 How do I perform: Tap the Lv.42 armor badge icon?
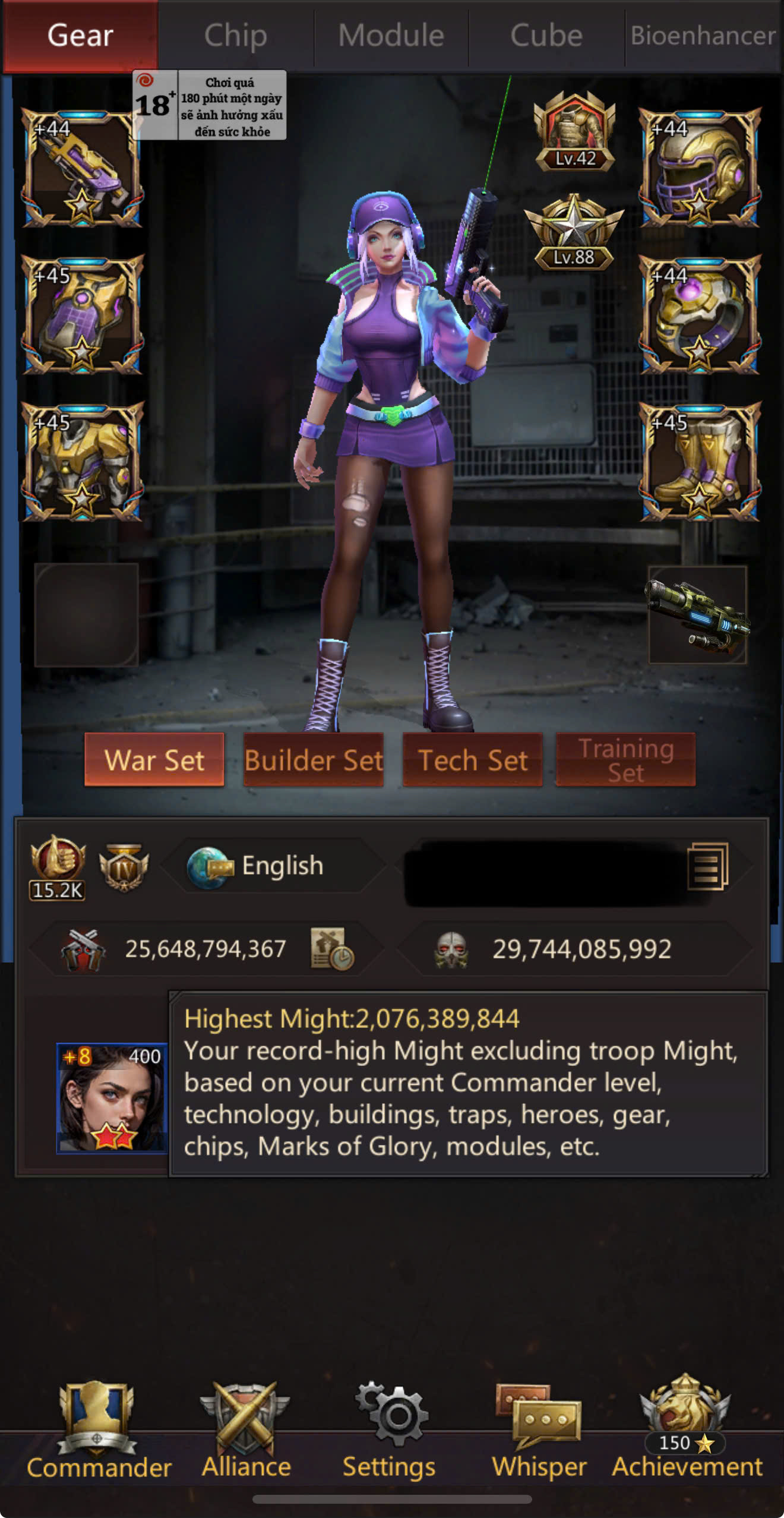point(574,132)
